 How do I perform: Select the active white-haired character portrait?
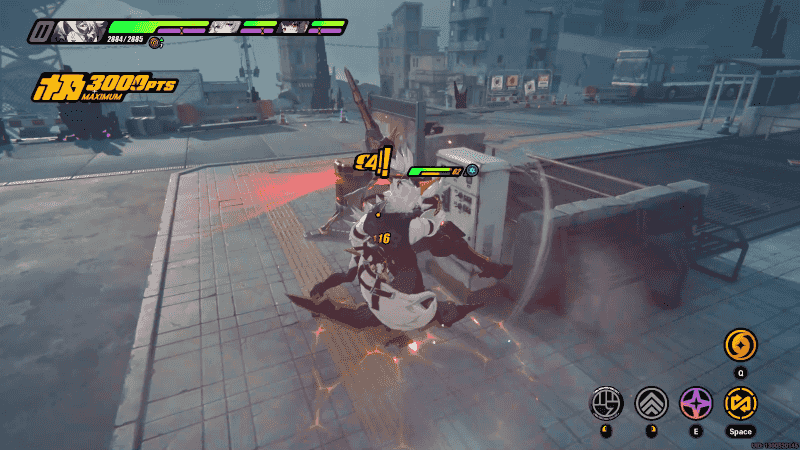80,30
